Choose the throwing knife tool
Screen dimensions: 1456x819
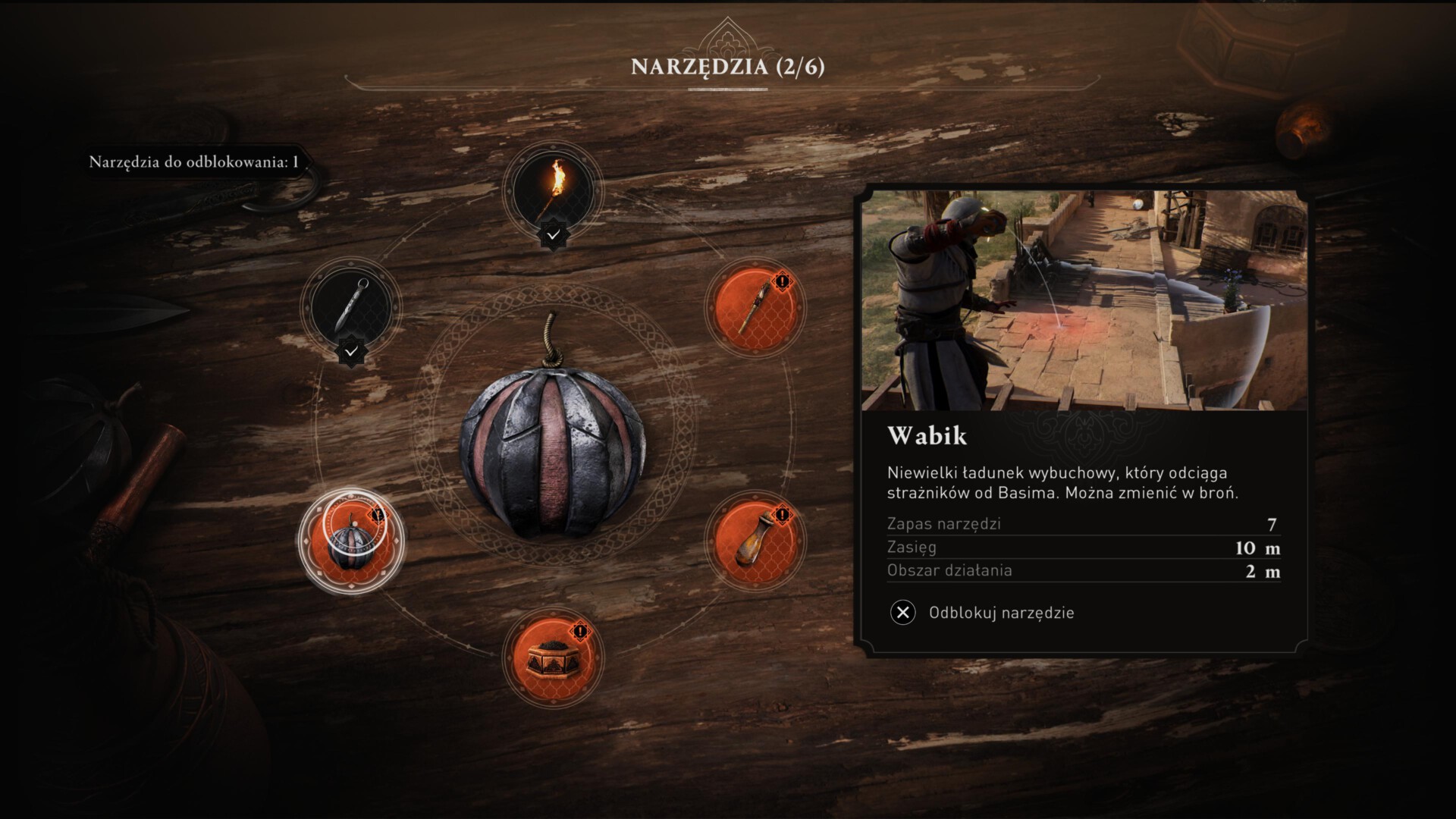tap(350, 306)
